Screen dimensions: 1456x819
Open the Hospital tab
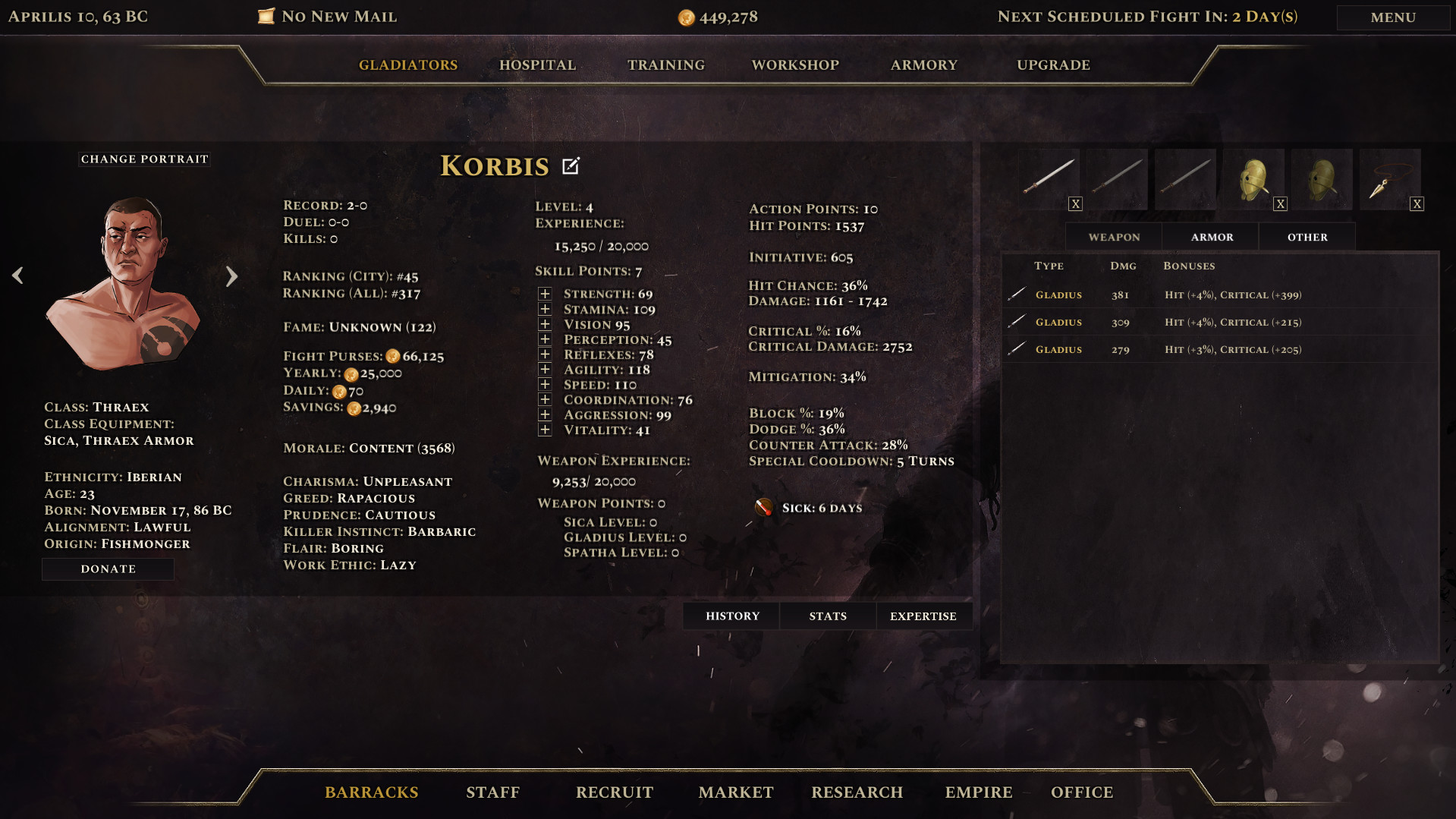pos(536,65)
